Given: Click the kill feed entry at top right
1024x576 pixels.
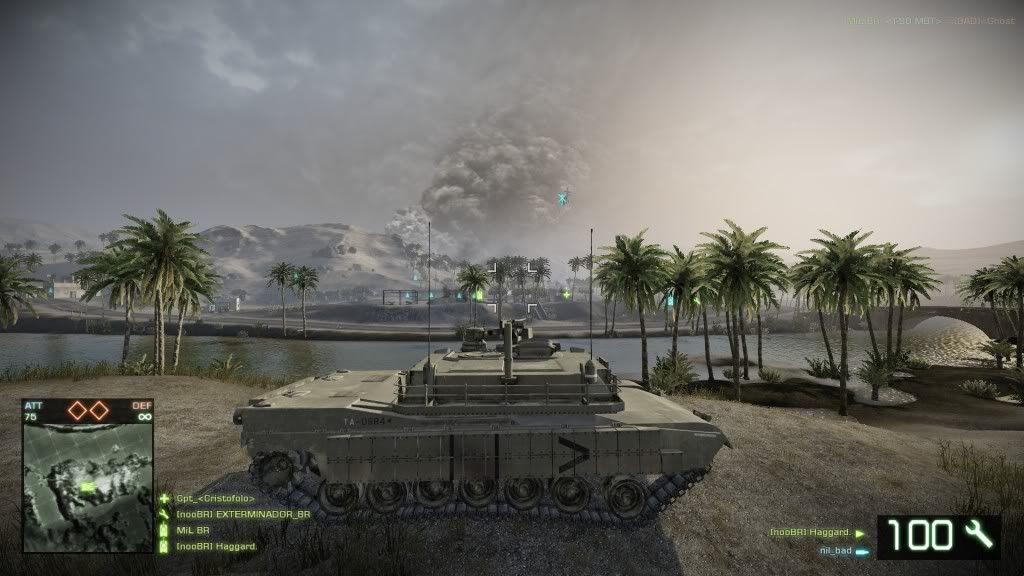Looking at the screenshot, I should [x=929, y=19].
